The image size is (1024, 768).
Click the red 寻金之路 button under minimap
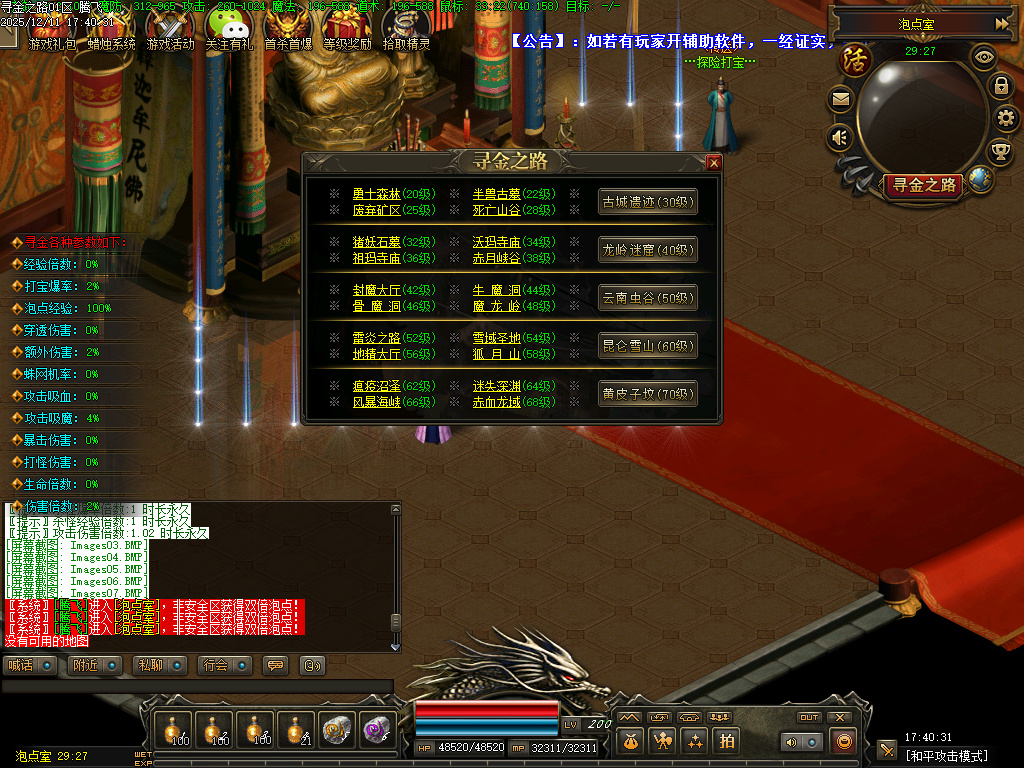pyautogui.click(x=922, y=185)
